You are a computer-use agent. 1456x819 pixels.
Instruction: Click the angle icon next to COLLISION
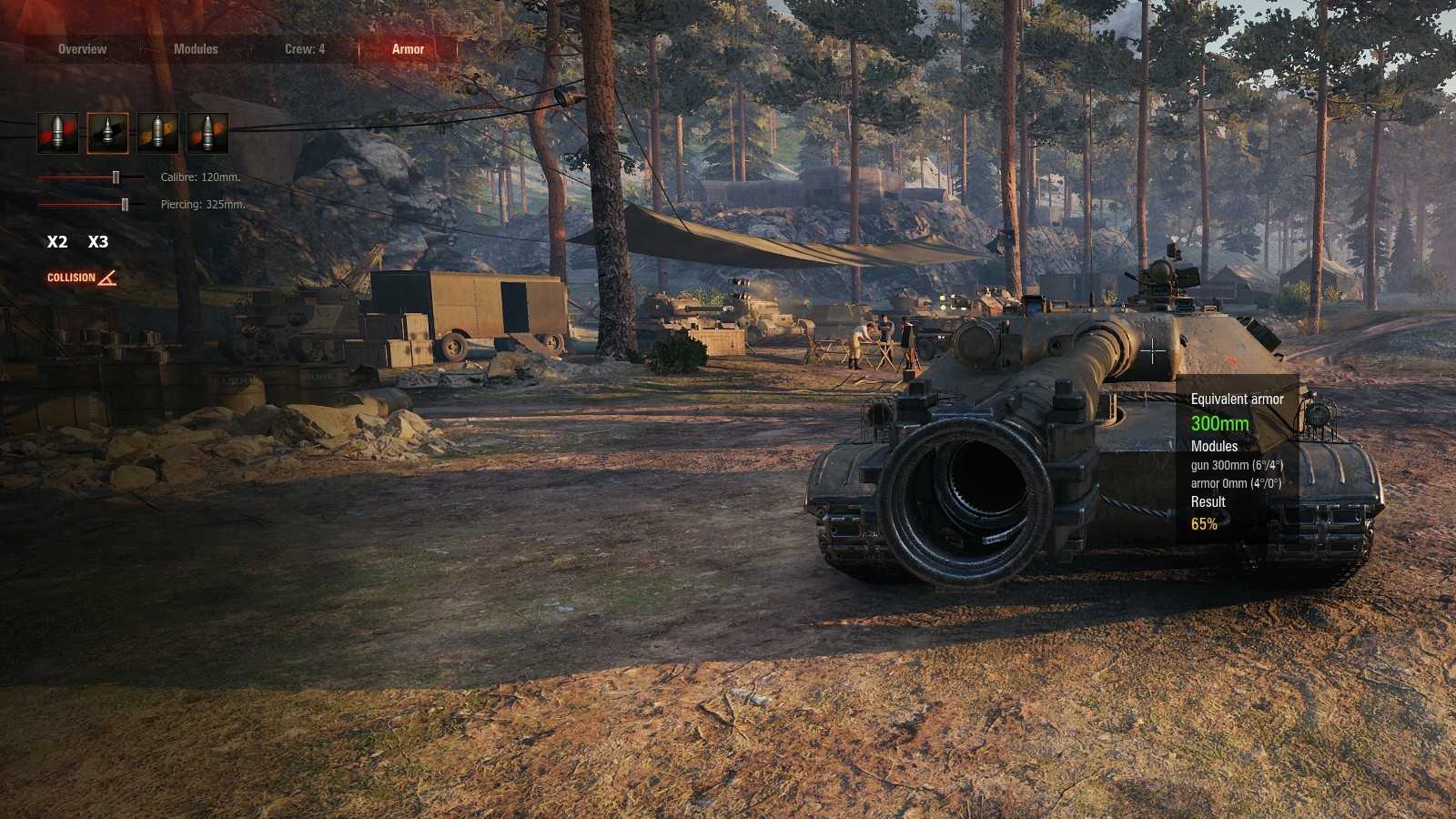point(106,279)
